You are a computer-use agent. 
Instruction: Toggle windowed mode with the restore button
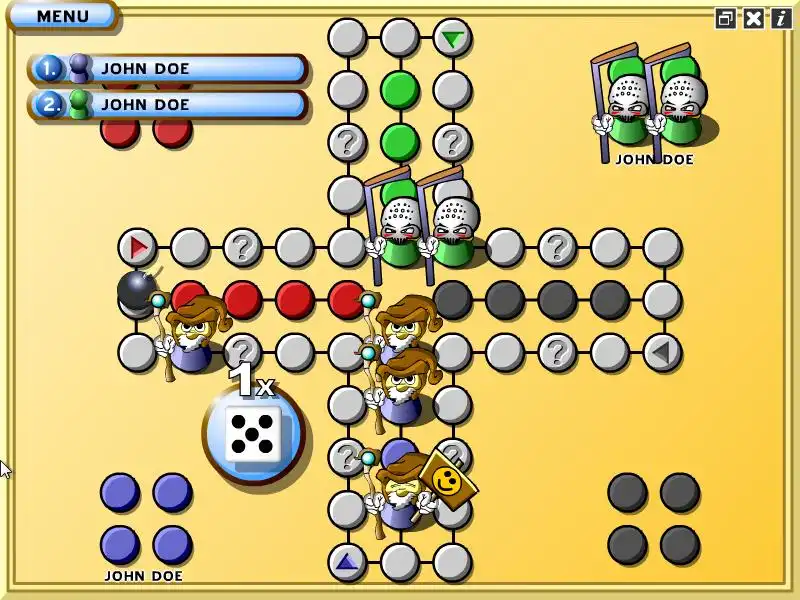726,18
